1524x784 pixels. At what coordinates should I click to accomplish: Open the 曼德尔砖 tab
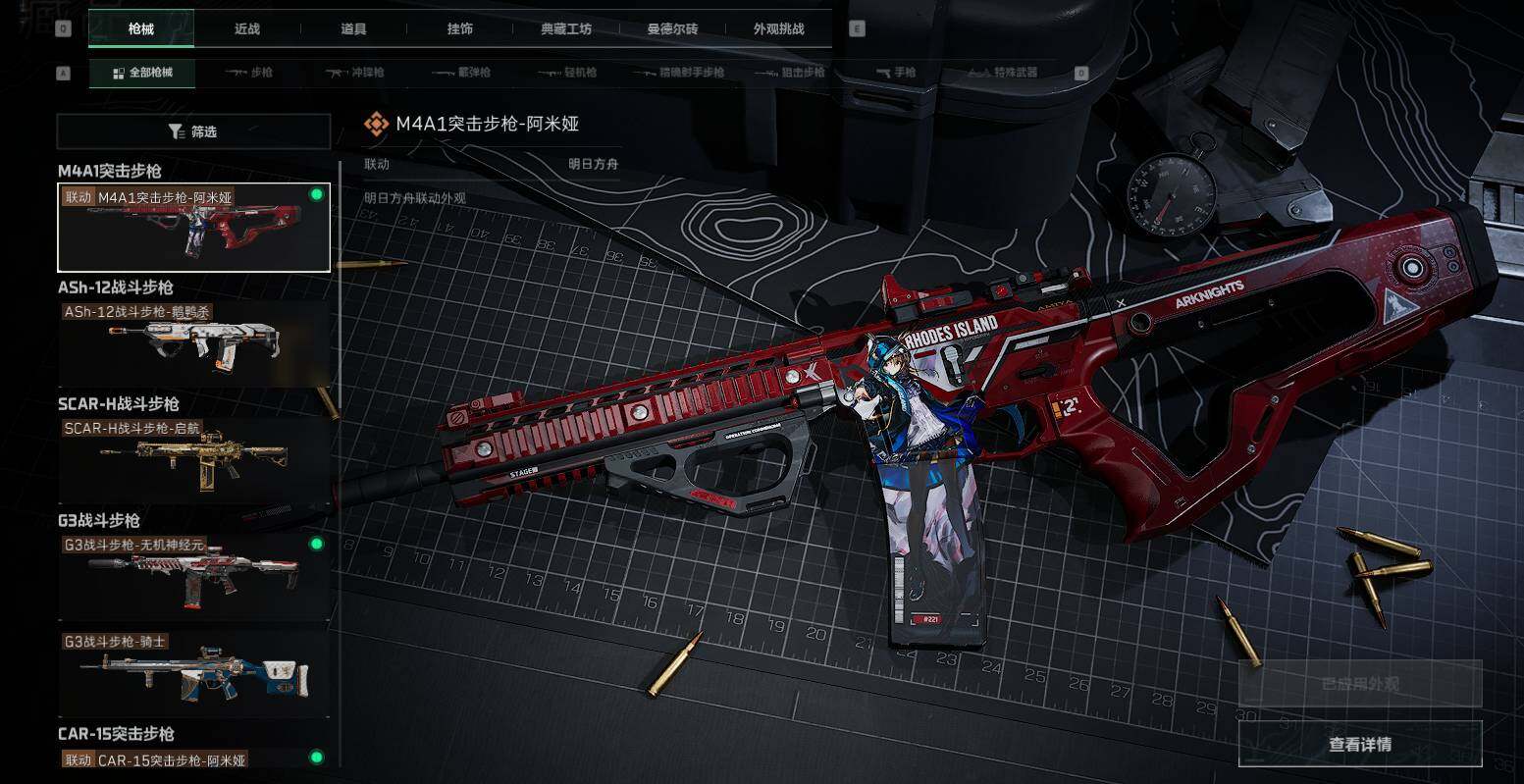(672, 28)
